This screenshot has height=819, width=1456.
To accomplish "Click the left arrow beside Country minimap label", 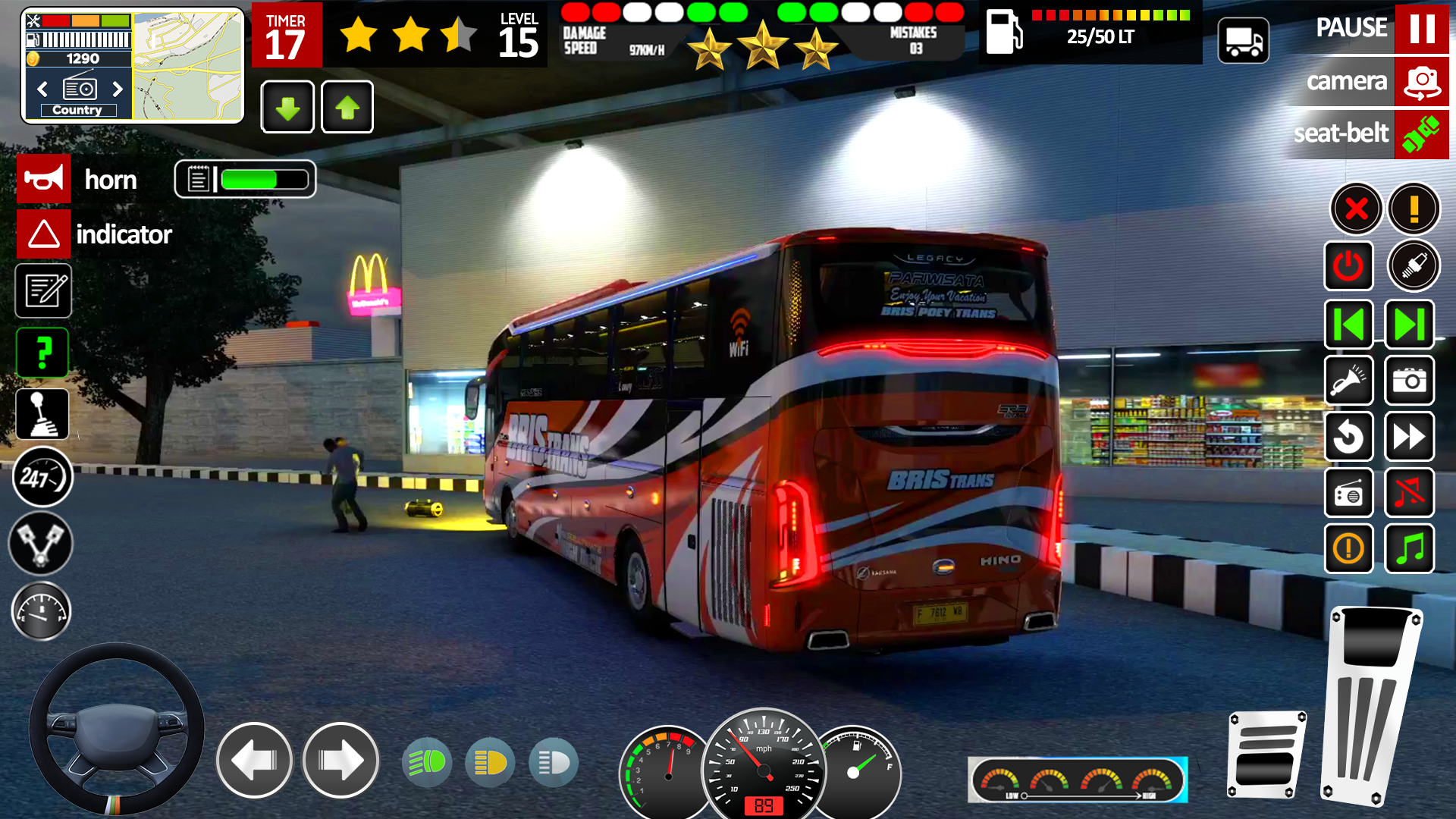I will [42, 89].
